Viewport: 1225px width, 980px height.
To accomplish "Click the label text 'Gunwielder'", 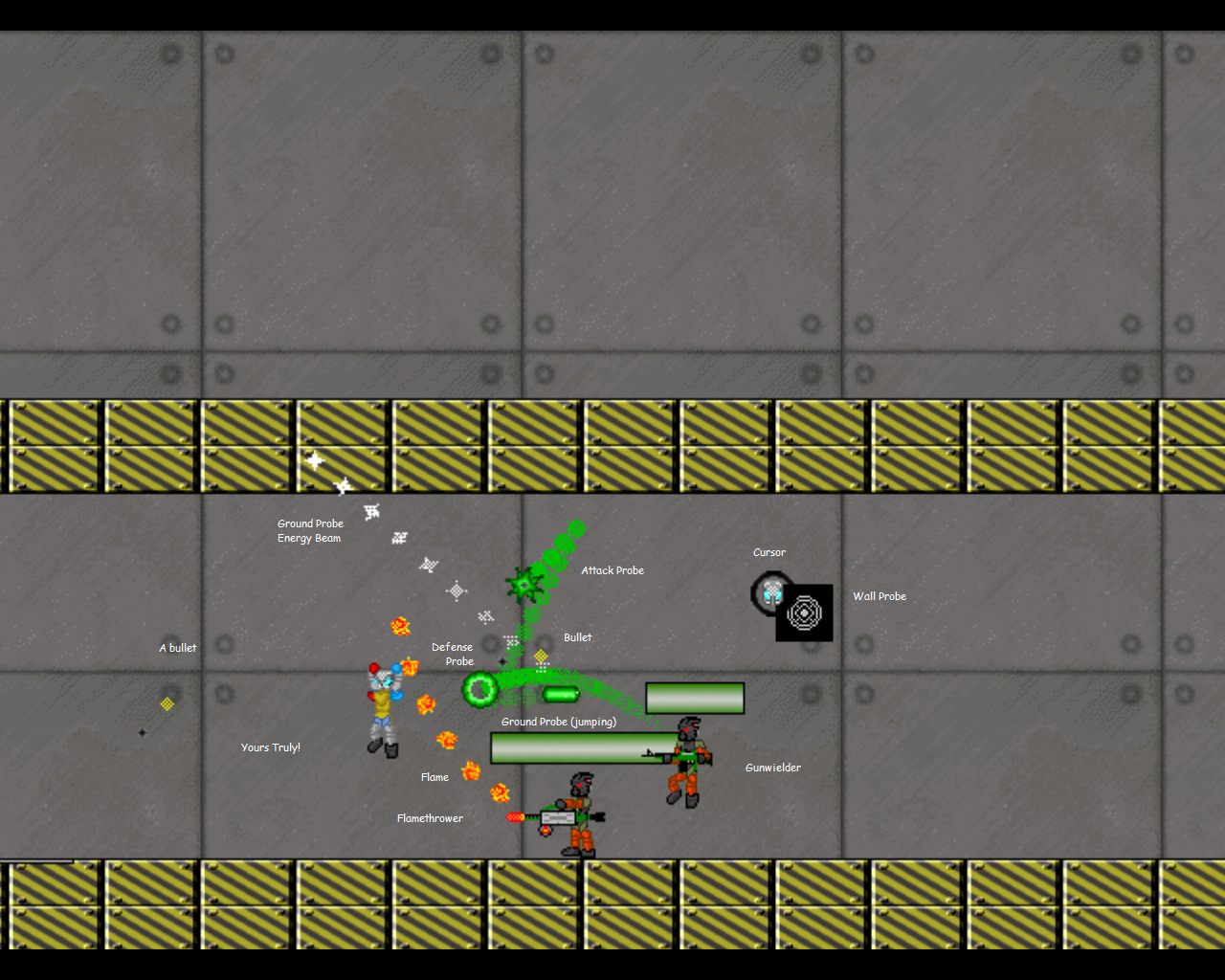I will [773, 767].
